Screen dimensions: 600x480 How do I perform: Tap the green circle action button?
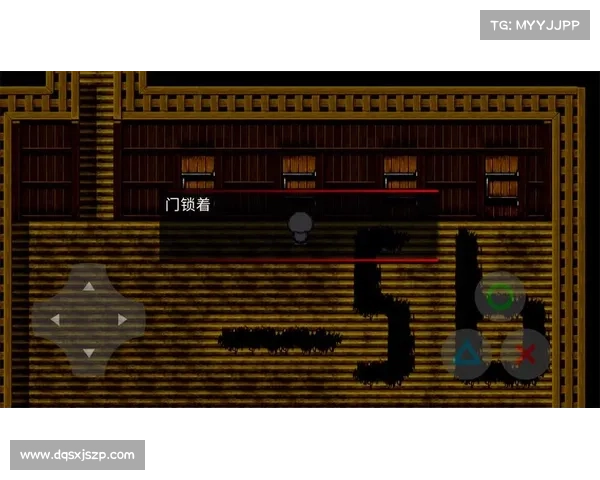(499, 297)
